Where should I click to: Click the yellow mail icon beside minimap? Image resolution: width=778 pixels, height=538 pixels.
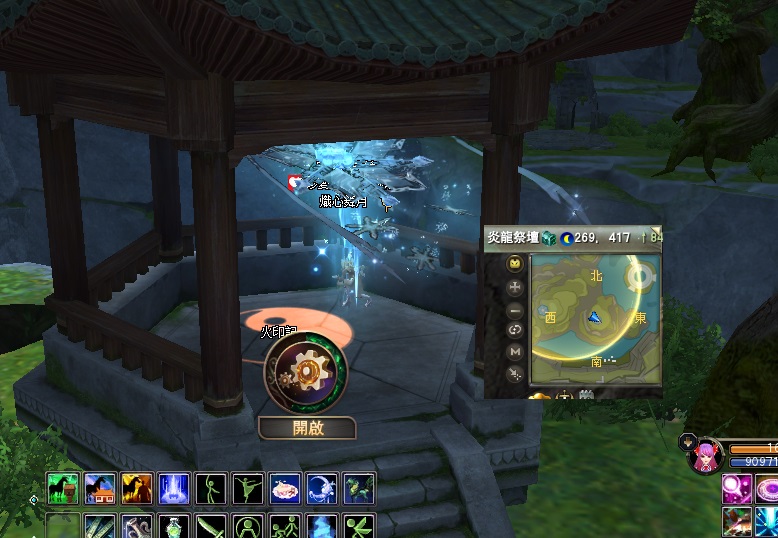point(515,264)
